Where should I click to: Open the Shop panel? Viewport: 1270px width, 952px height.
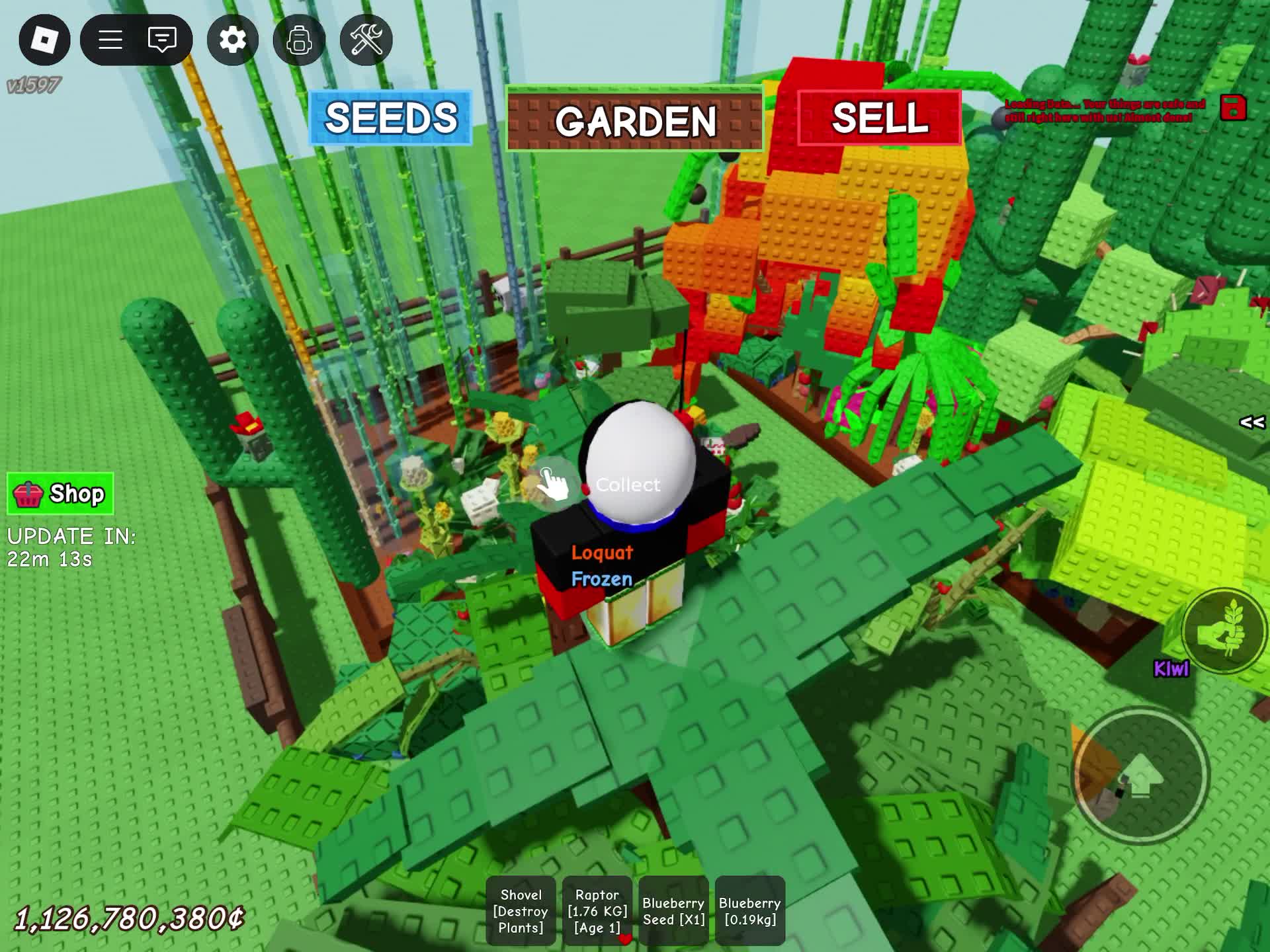pos(60,494)
